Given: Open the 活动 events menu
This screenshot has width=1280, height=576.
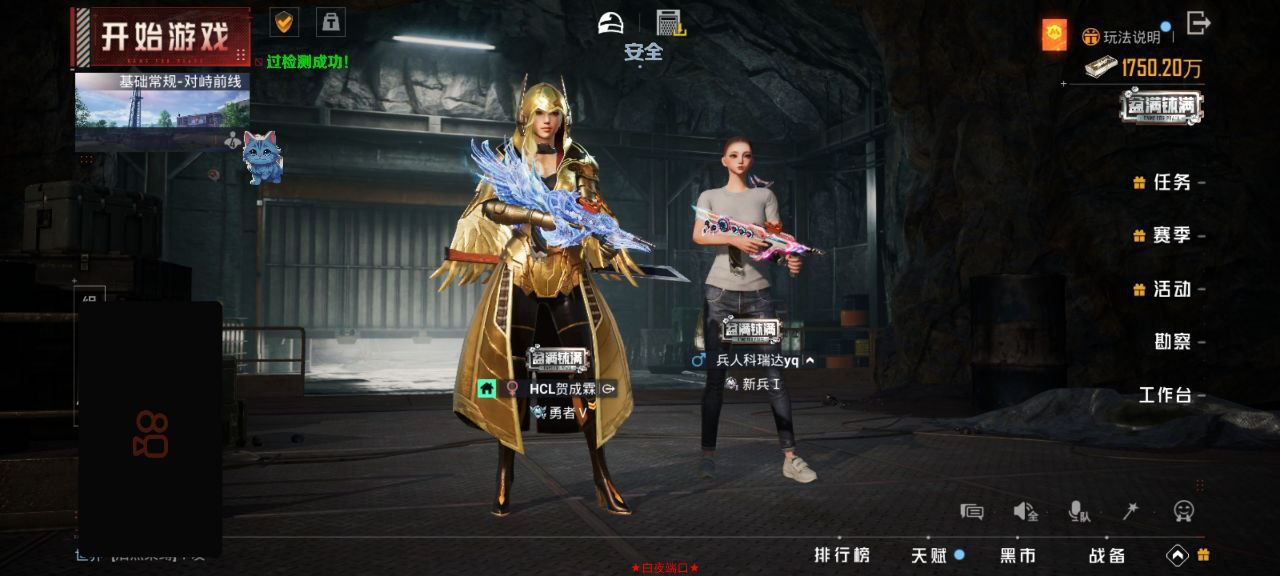Looking at the screenshot, I should [1172, 289].
